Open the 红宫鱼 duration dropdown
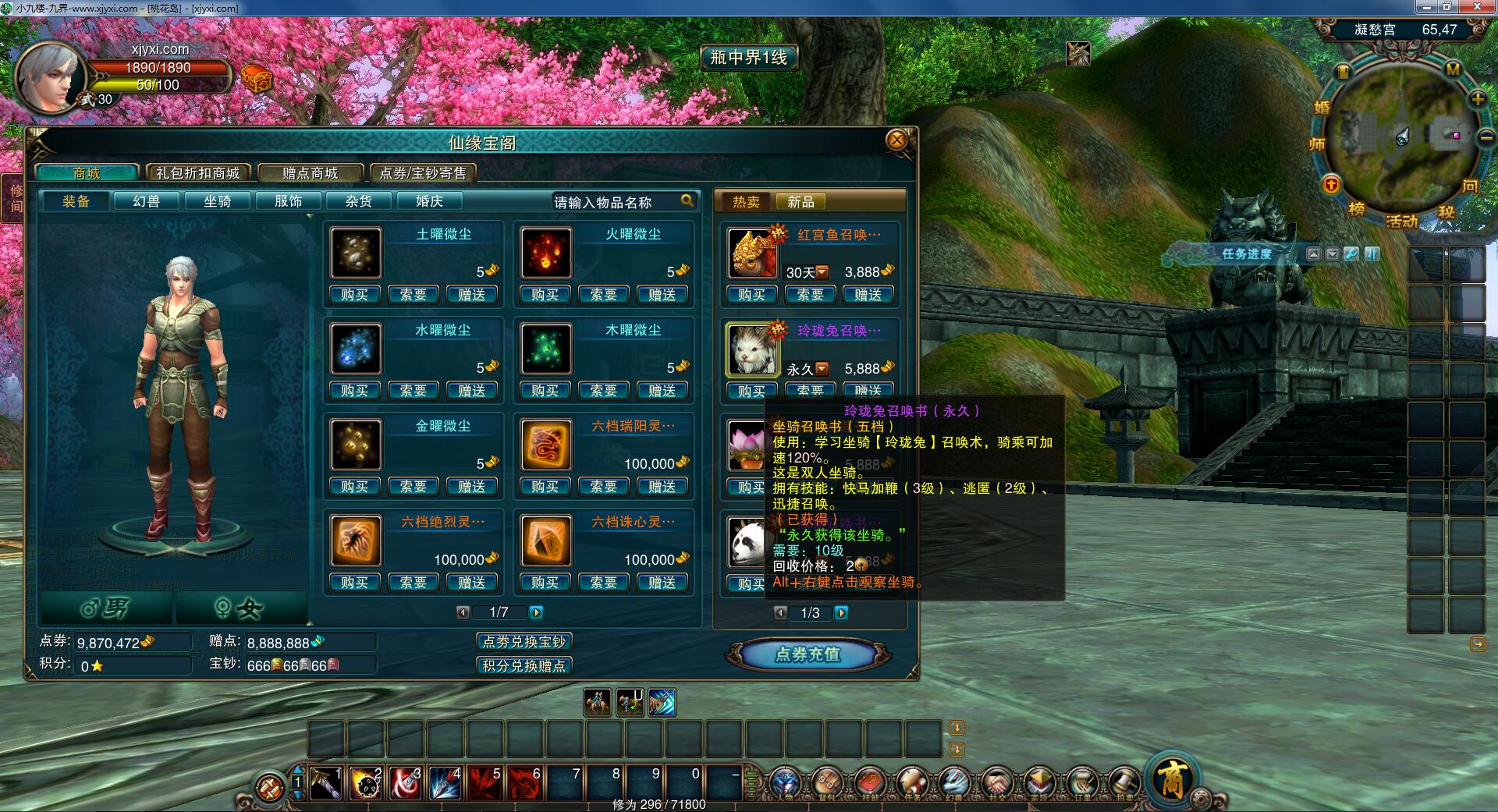1498x812 pixels. click(822, 272)
